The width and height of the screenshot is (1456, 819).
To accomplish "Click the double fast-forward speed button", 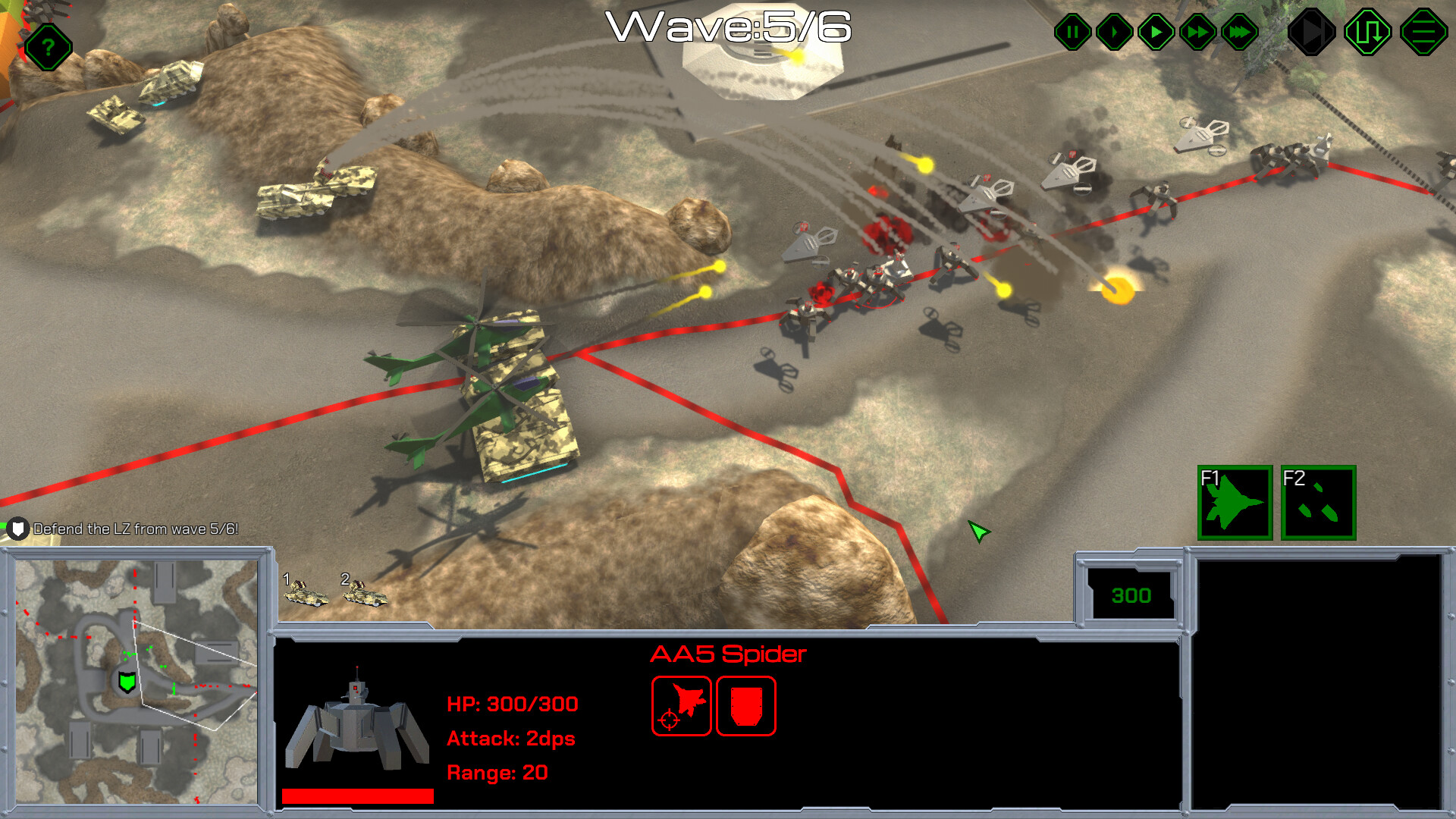I will click(x=1197, y=32).
